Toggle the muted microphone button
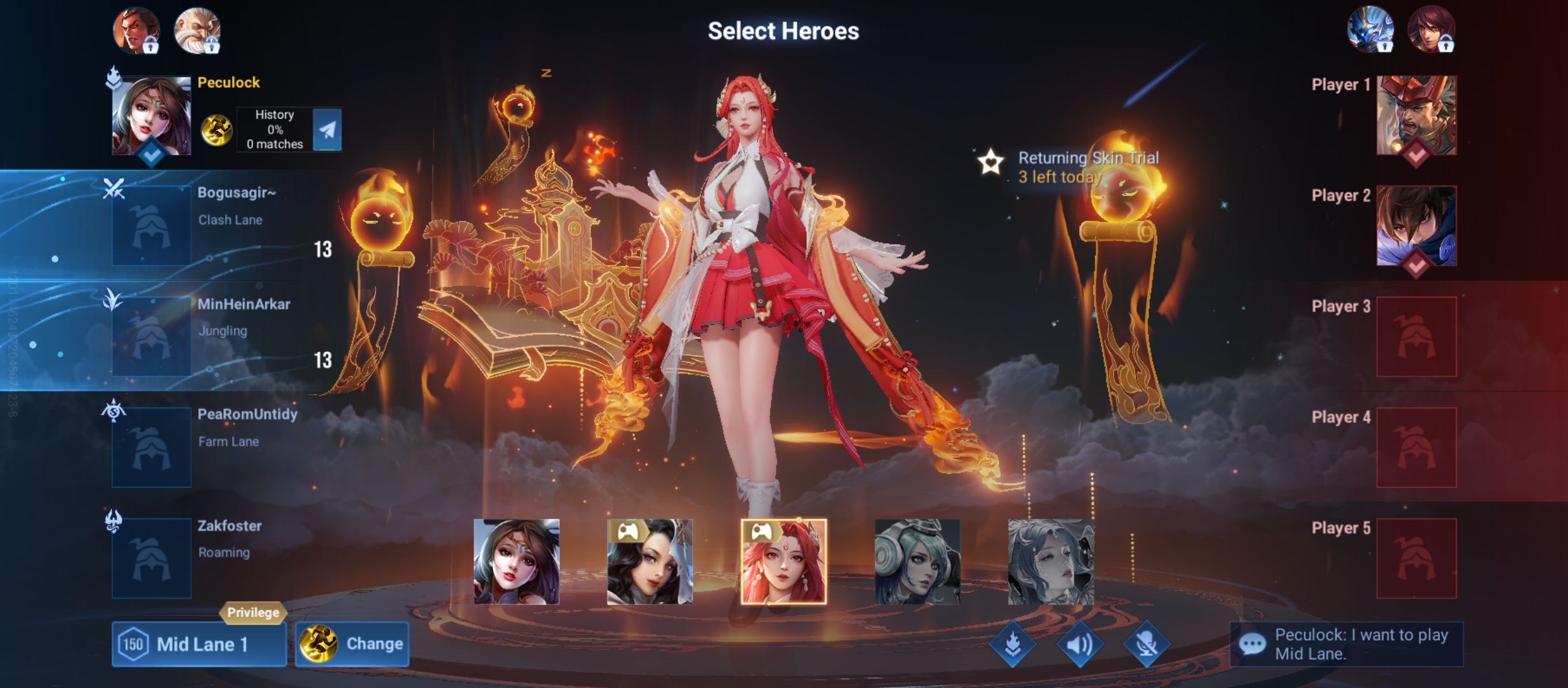1568x688 pixels. (1146, 645)
